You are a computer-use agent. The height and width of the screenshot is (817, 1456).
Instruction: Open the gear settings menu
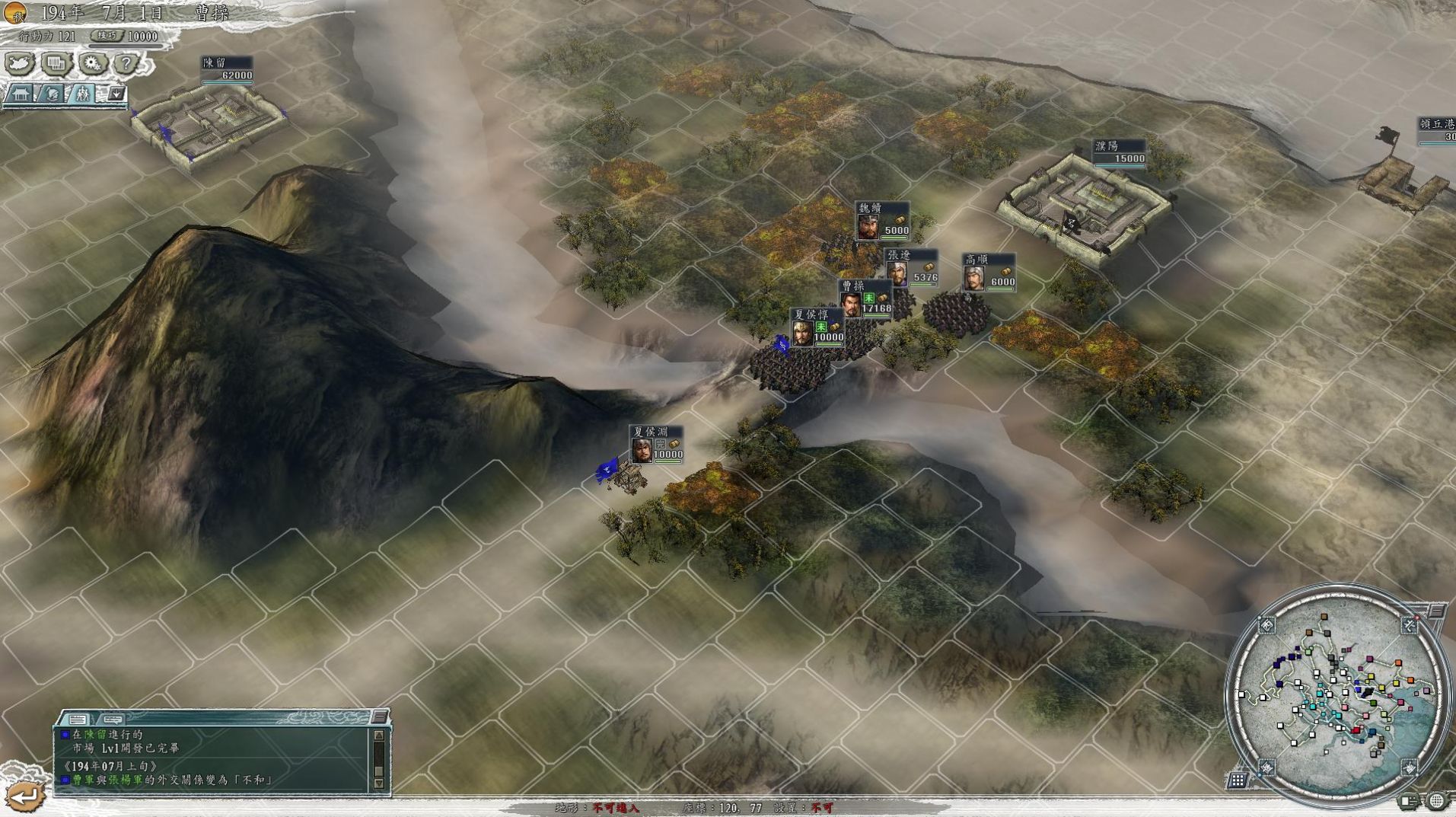coord(92,63)
